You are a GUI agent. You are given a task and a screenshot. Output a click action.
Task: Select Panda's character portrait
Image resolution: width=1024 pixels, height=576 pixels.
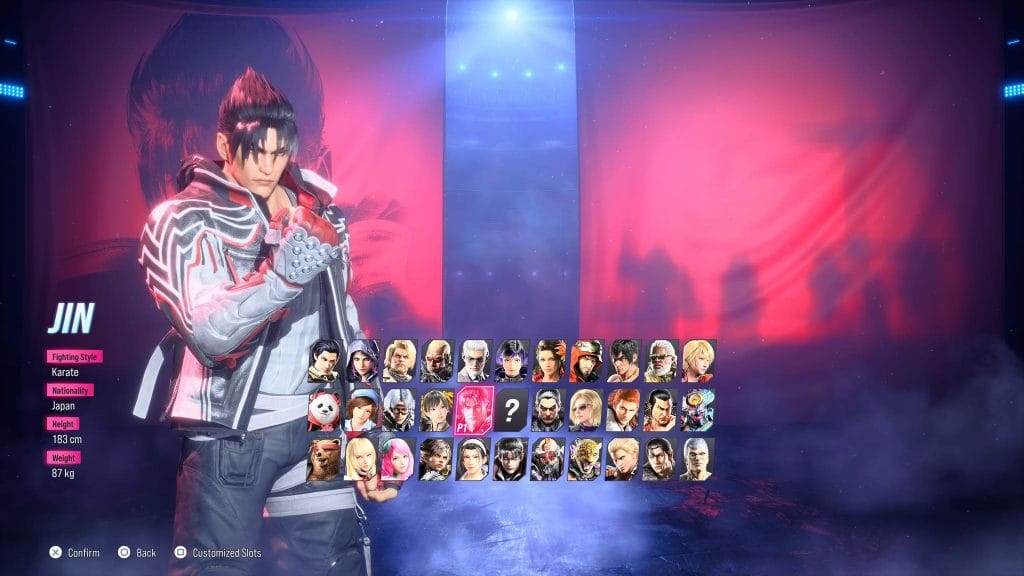pyautogui.click(x=324, y=410)
